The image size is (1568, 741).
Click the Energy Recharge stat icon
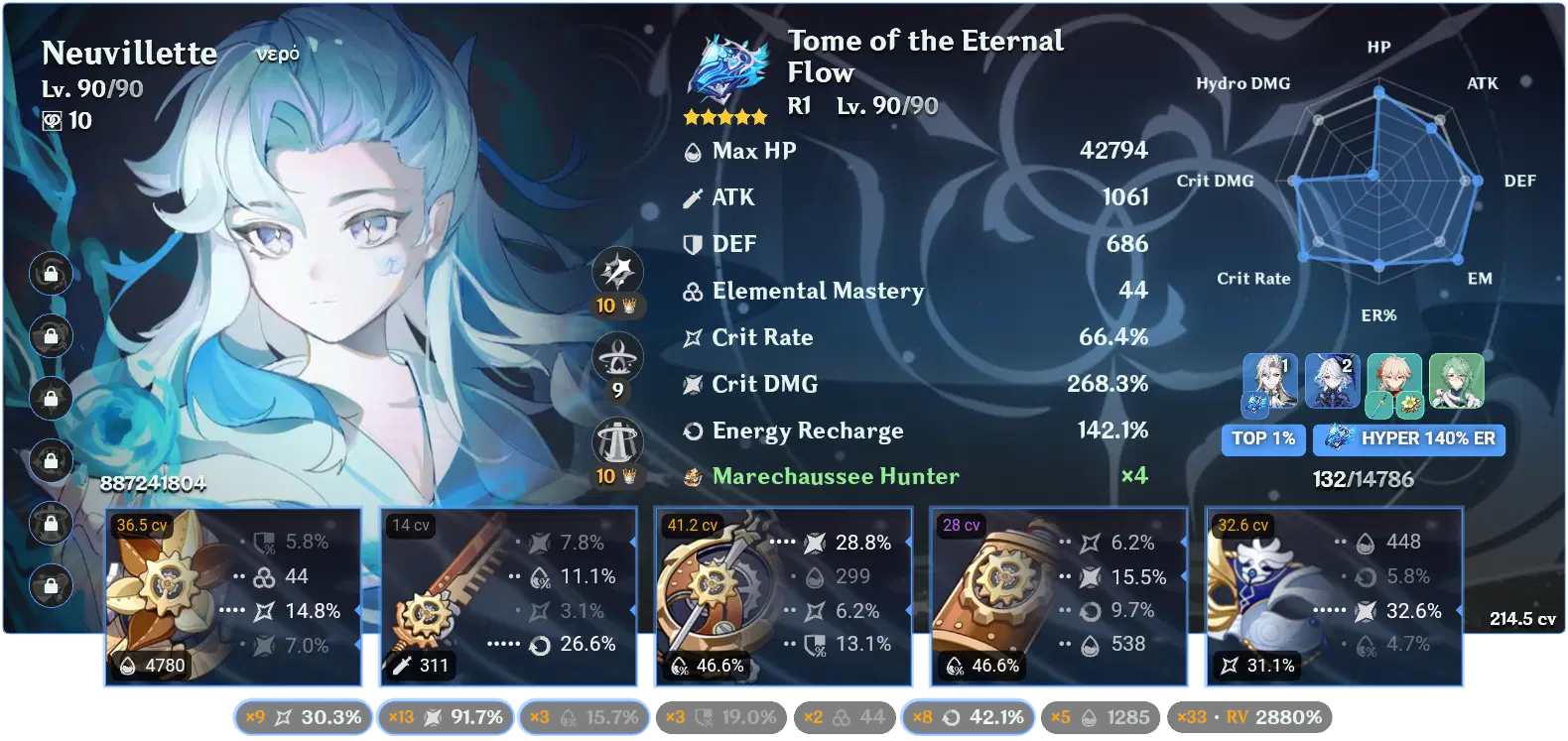tap(692, 431)
